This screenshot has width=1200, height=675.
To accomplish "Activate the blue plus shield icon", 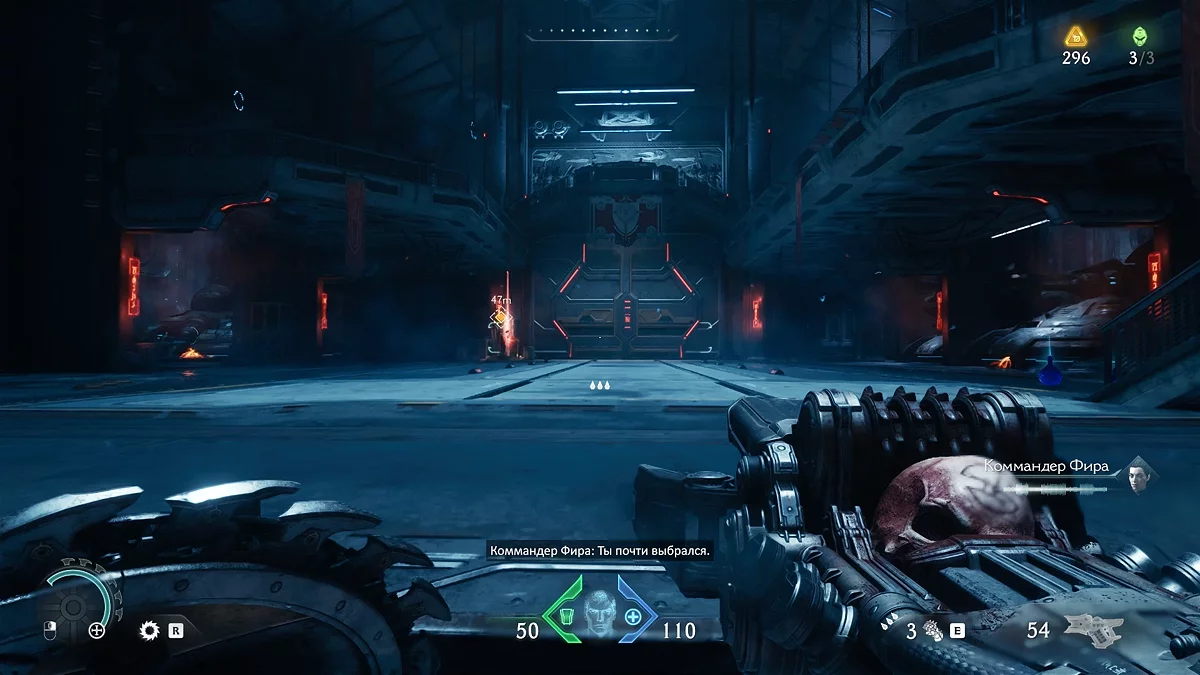I will pyautogui.click(x=632, y=617).
